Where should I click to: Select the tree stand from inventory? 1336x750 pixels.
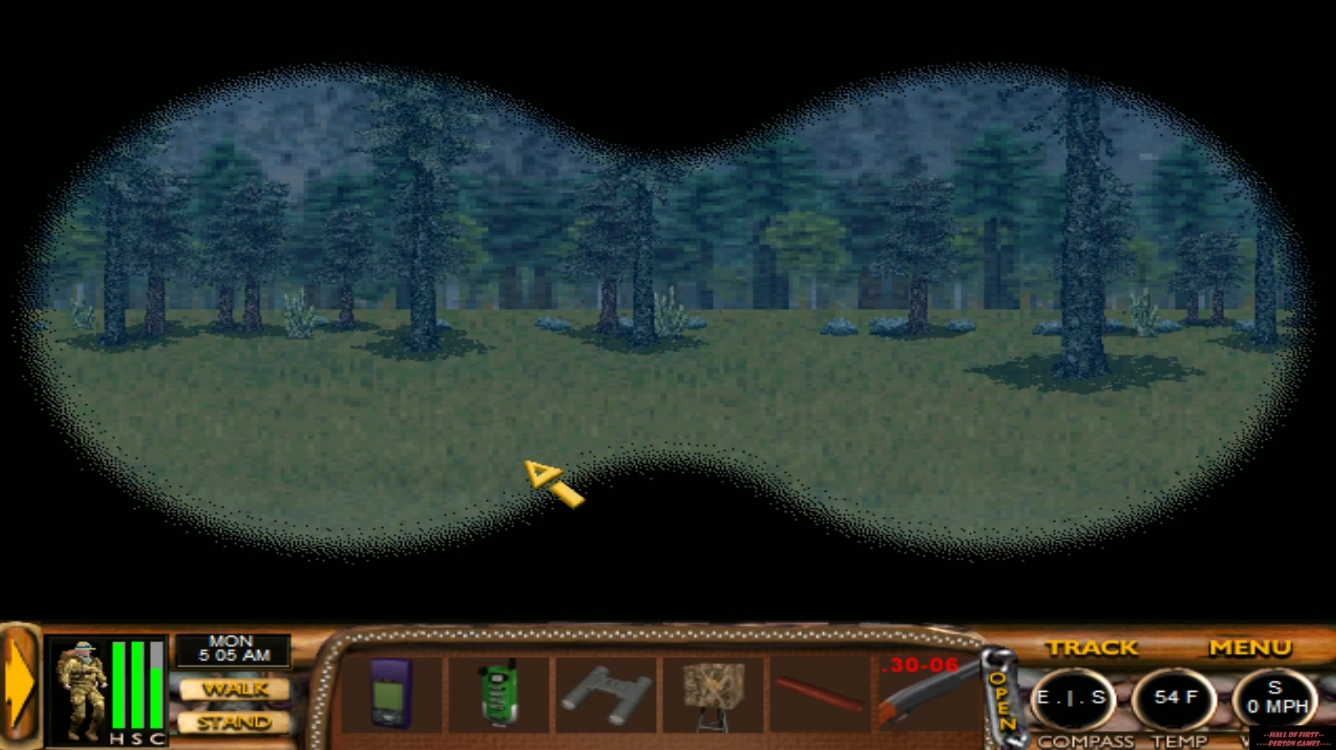click(x=712, y=693)
